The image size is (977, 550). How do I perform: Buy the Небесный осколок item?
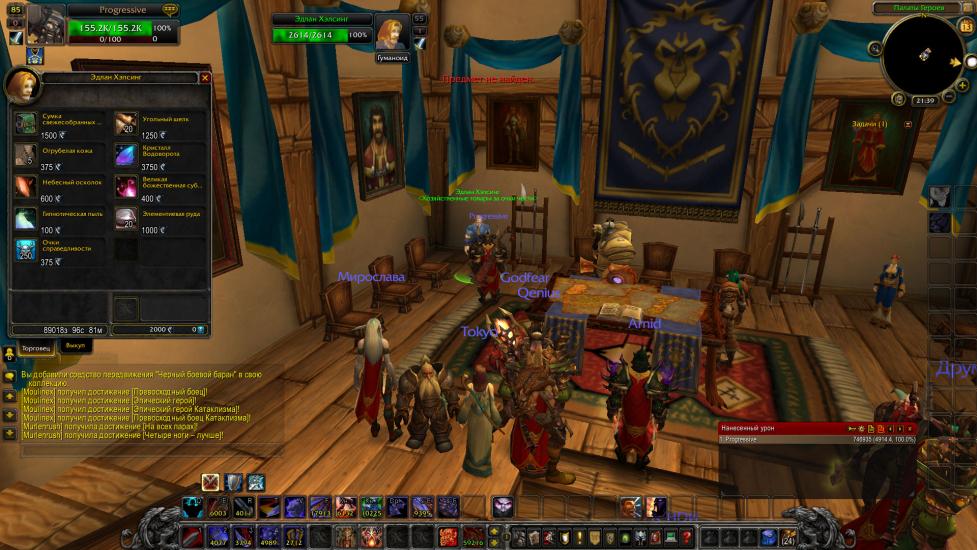click(x=26, y=186)
